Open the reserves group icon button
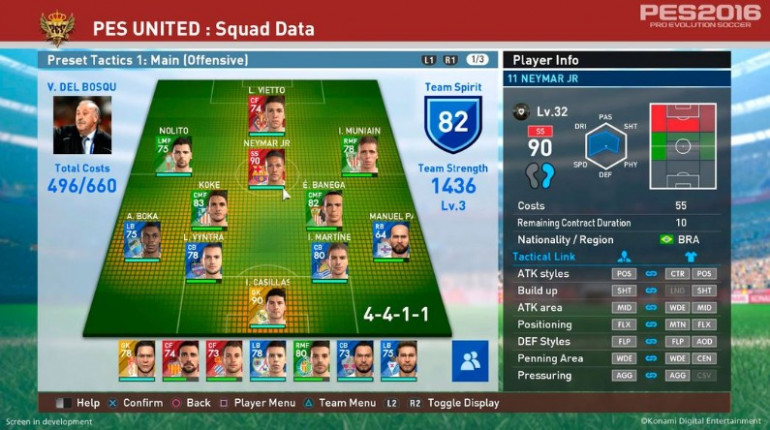The height and width of the screenshot is (430, 770). [x=470, y=361]
